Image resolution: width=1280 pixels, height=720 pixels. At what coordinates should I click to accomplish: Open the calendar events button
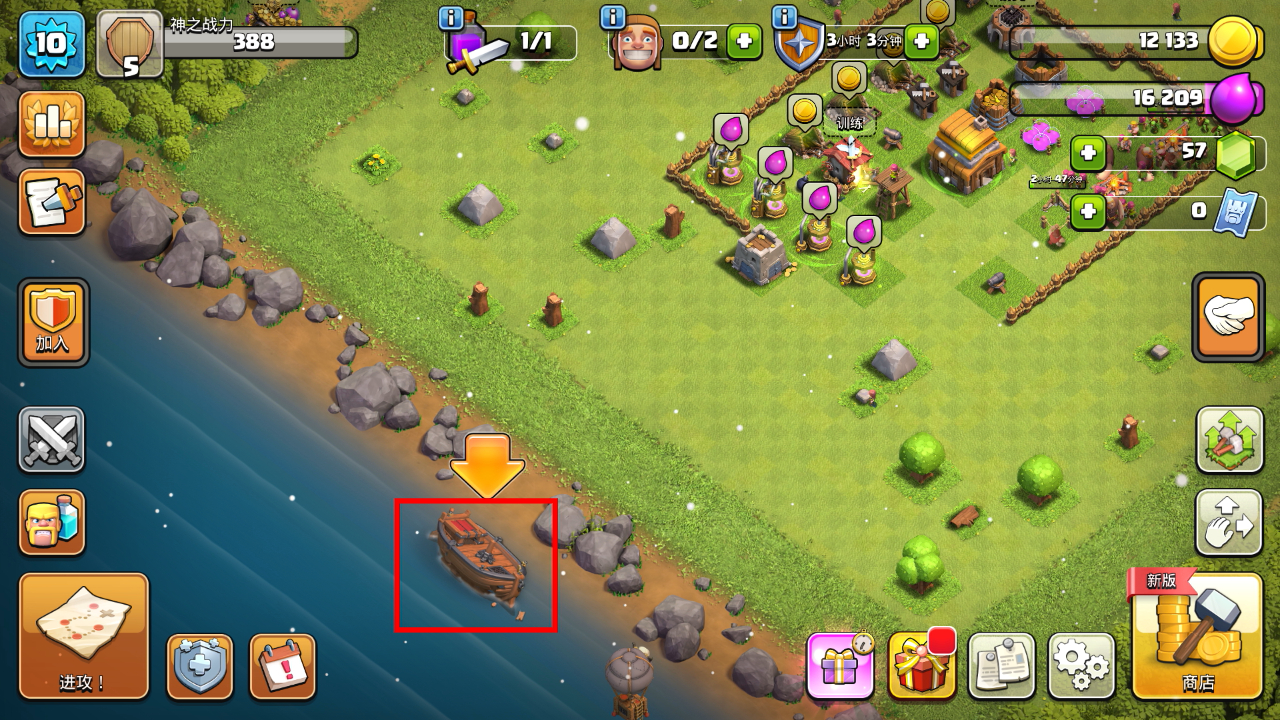[x=282, y=666]
